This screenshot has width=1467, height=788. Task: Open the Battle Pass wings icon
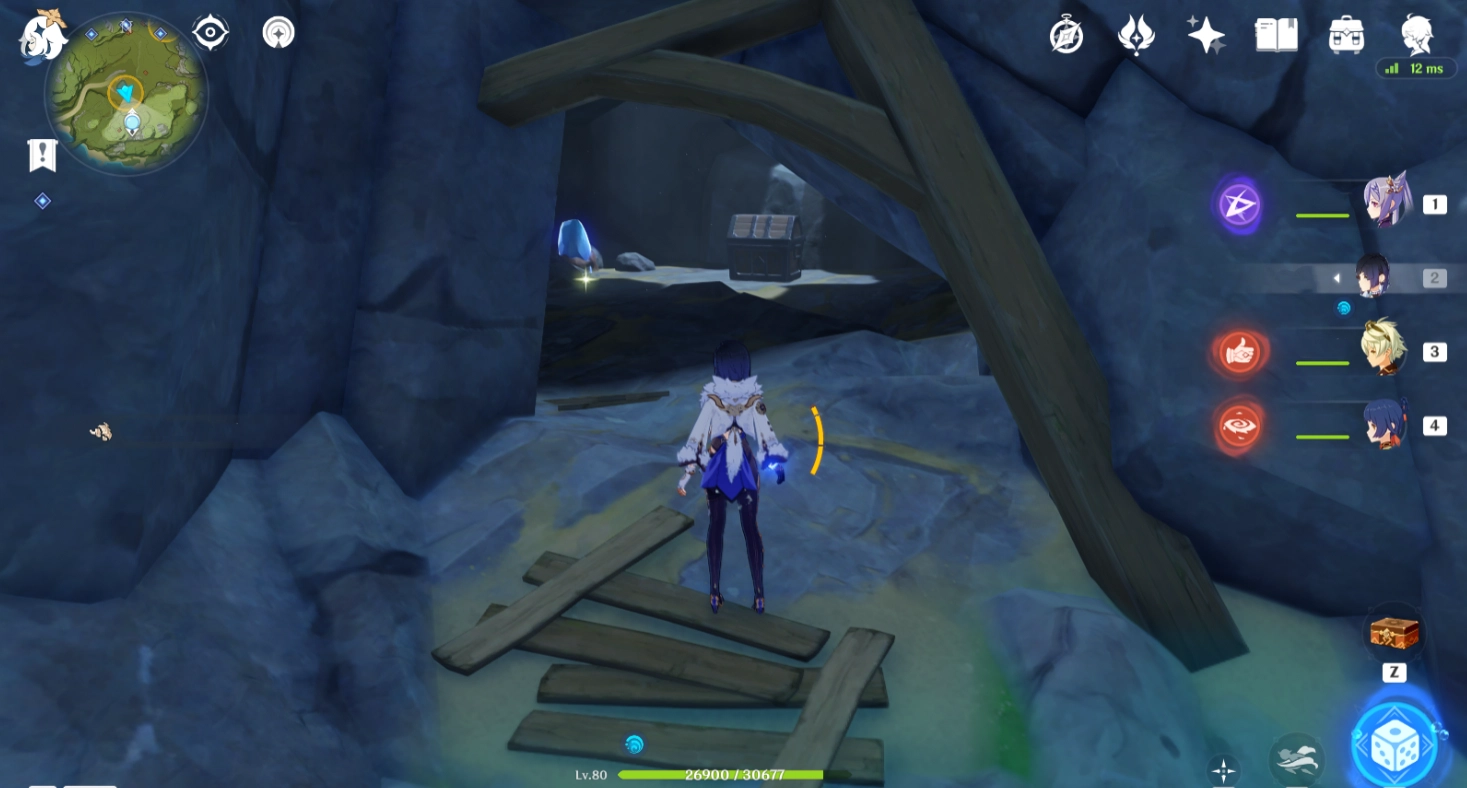click(x=1136, y=33)
